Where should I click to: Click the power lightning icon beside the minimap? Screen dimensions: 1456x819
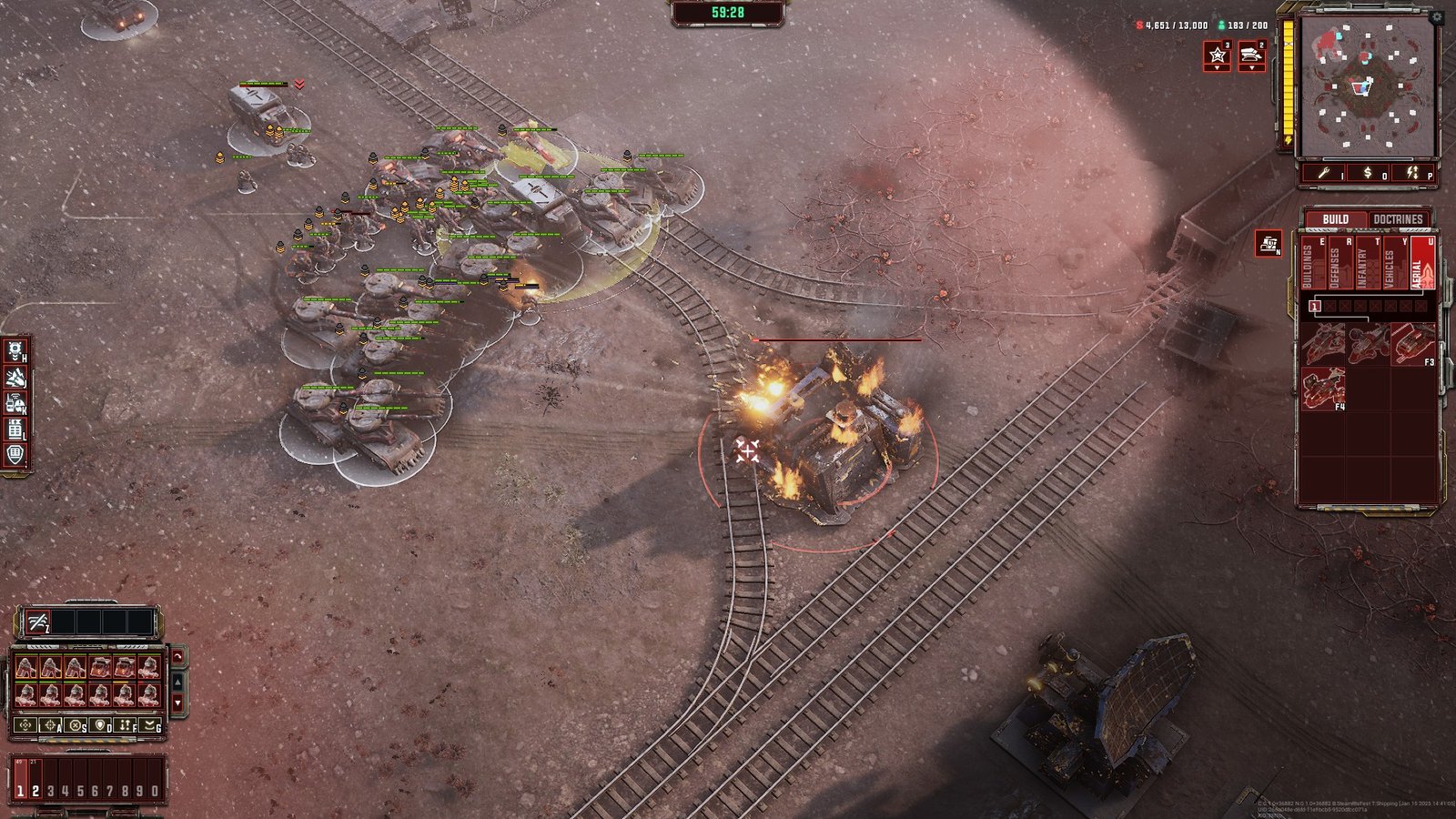(x=1410, y=175)
